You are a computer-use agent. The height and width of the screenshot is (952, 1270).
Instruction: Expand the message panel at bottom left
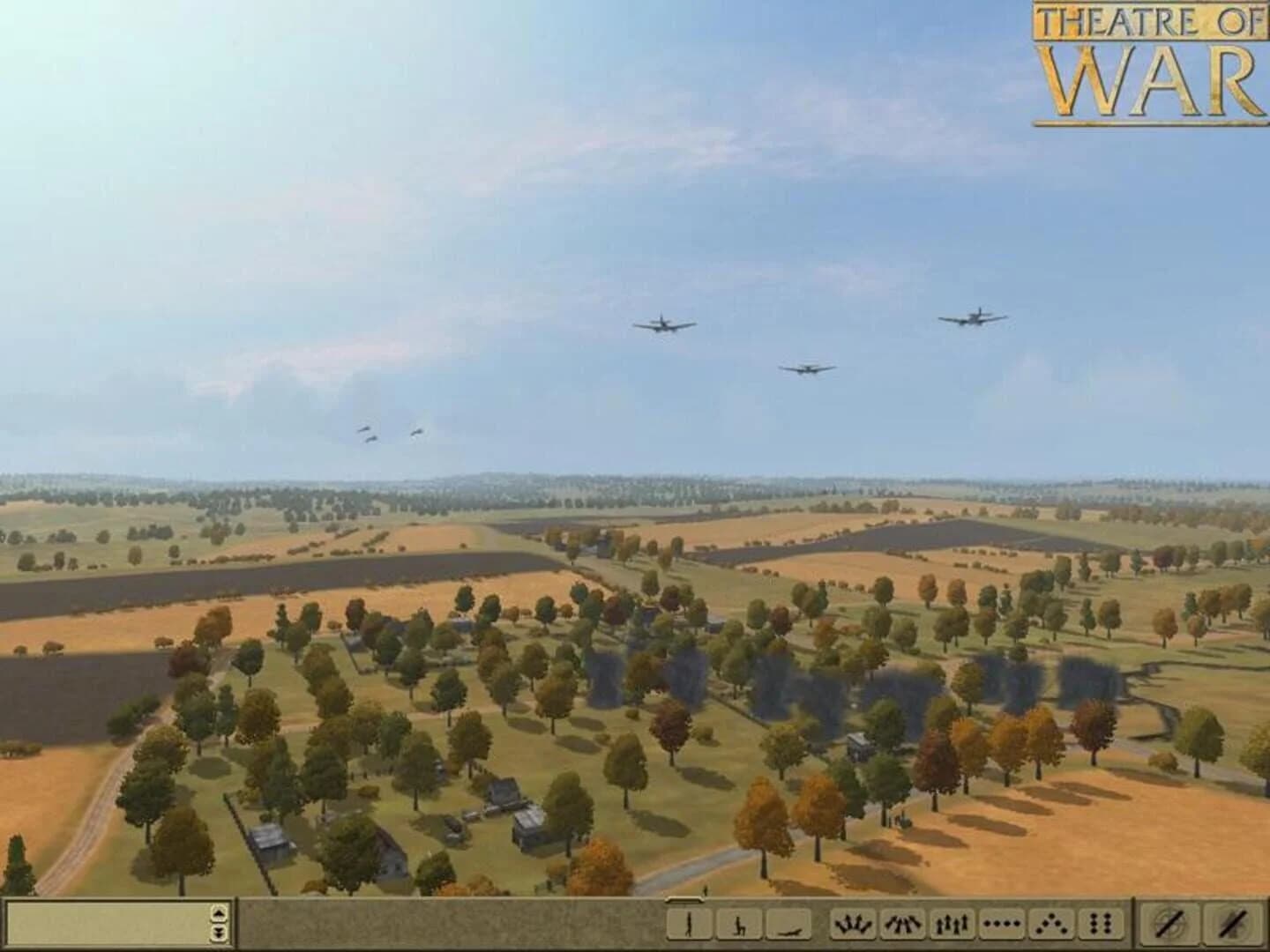click(106, 925)
